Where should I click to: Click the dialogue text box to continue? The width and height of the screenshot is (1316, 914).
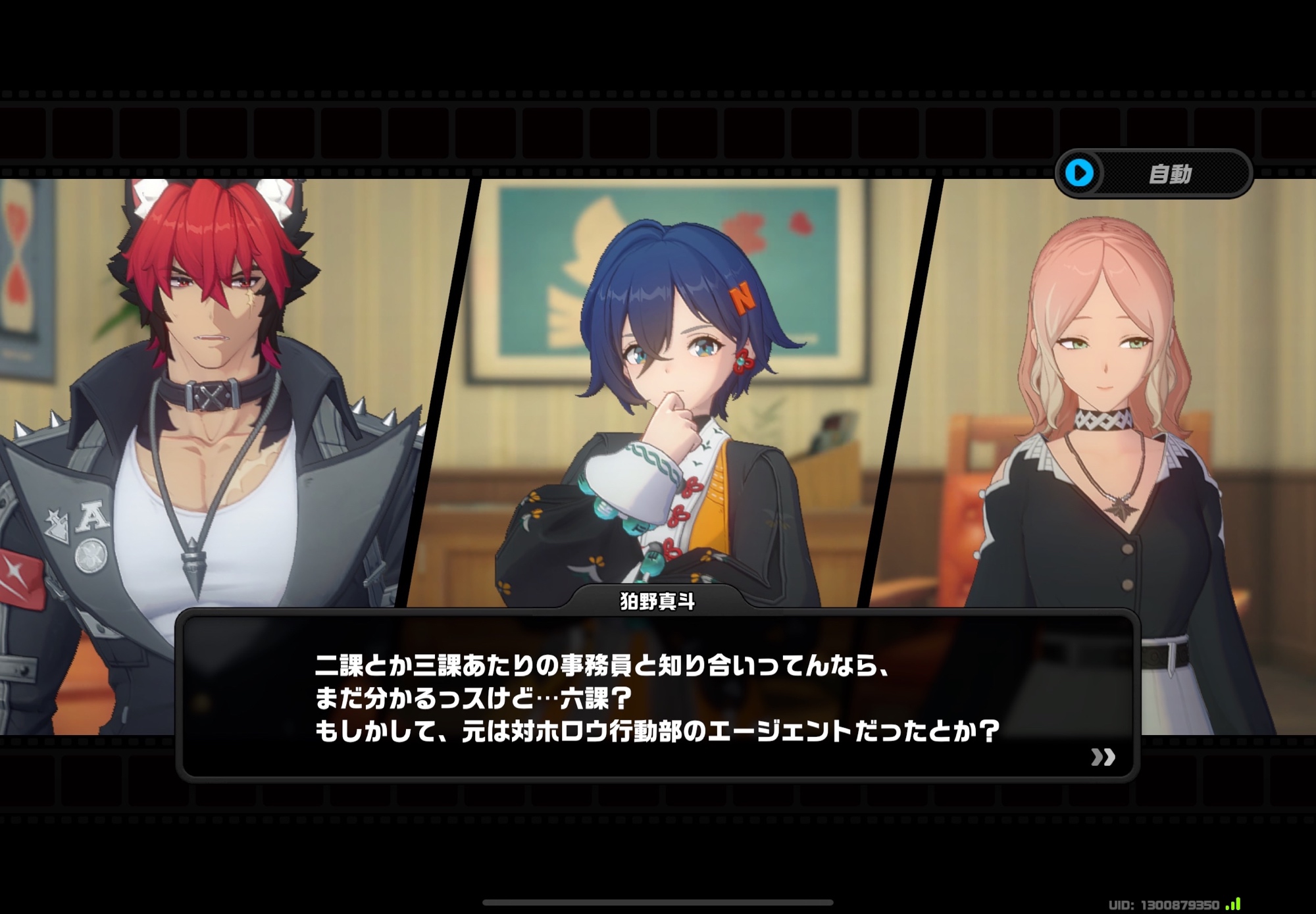[657, 698]
